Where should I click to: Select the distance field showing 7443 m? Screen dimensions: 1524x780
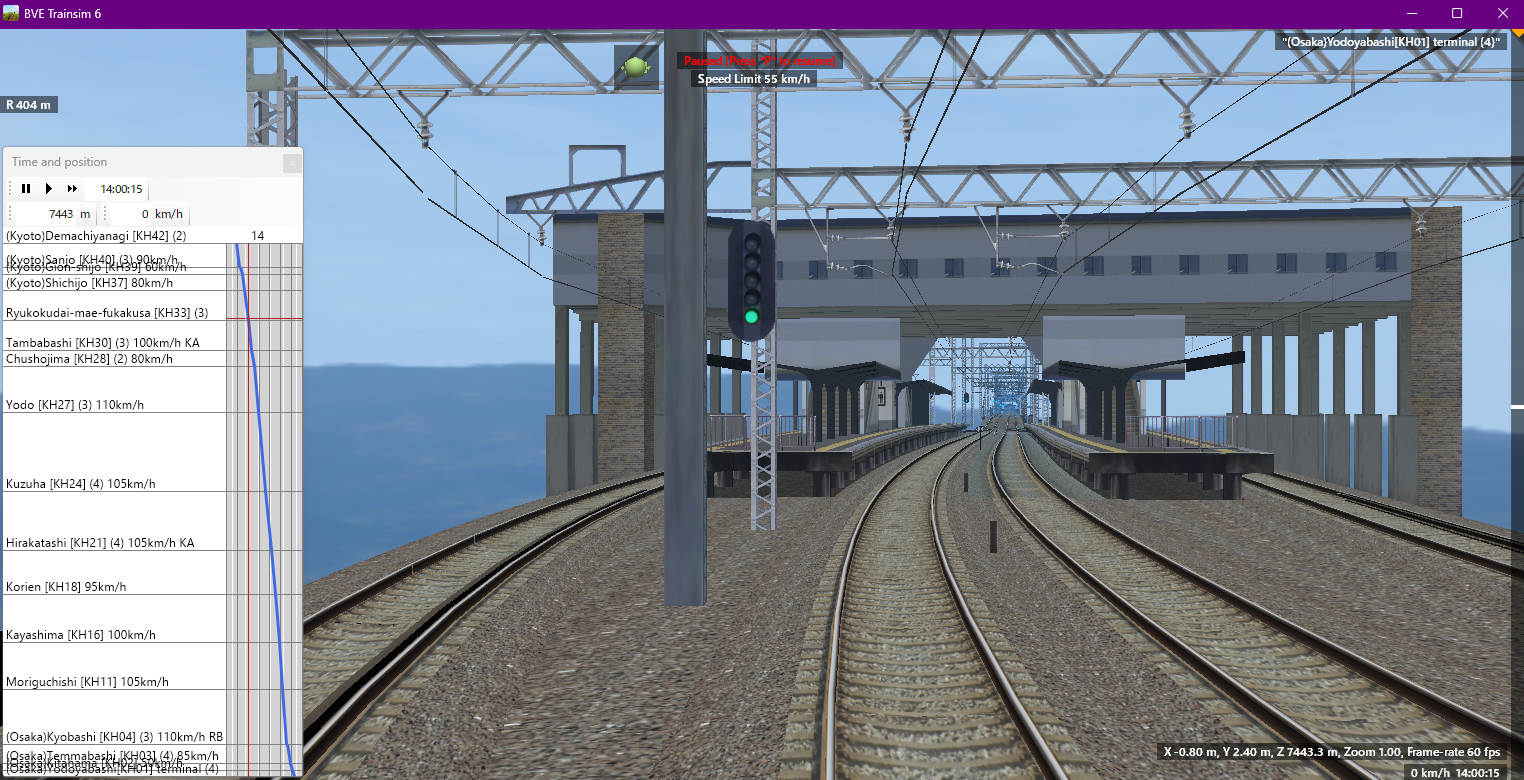[x=60, y=213]
